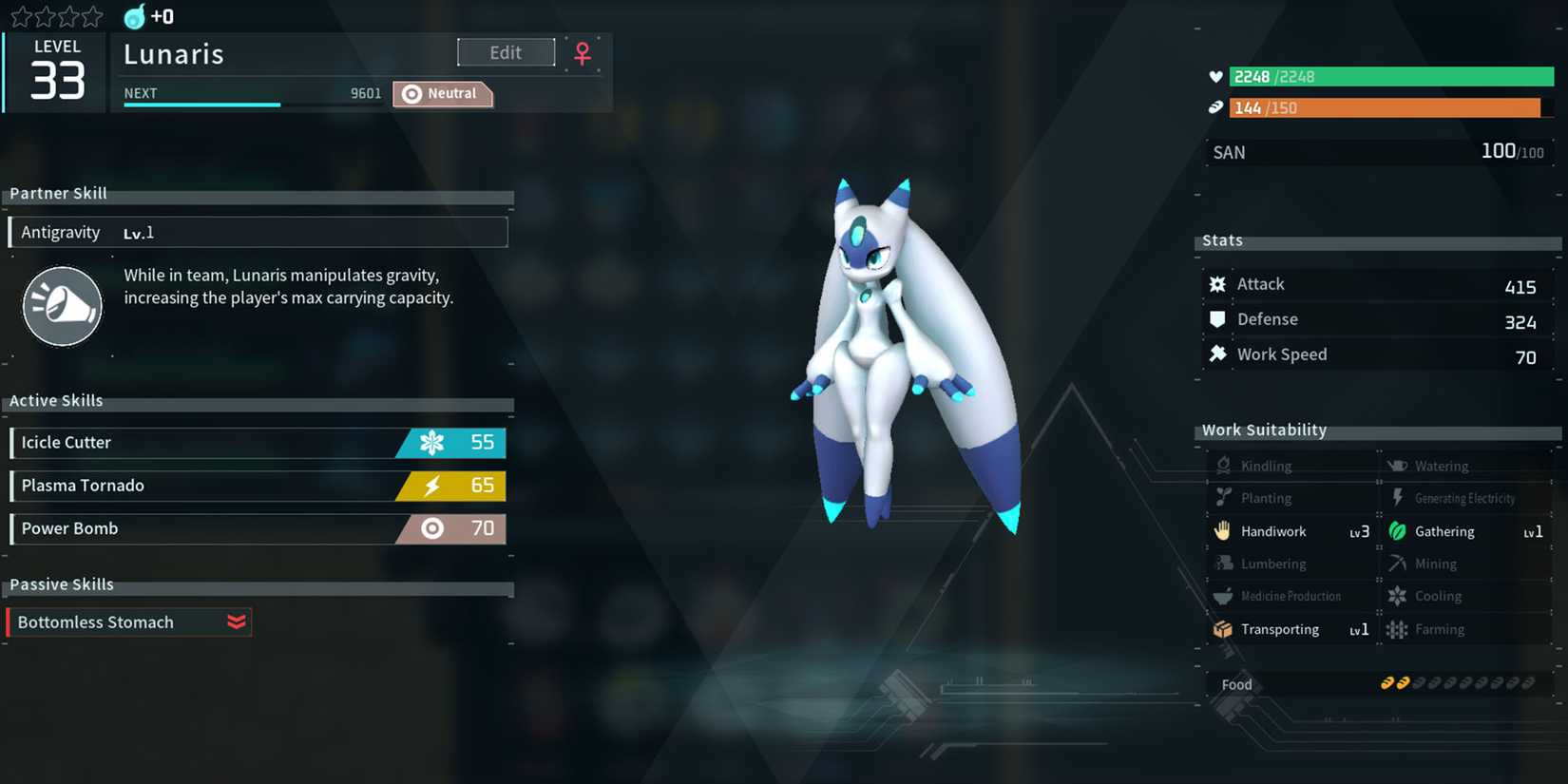Click the Cooling snowflake icon
This screenshot has height=784, width=1568.
tap(1398, 596)
